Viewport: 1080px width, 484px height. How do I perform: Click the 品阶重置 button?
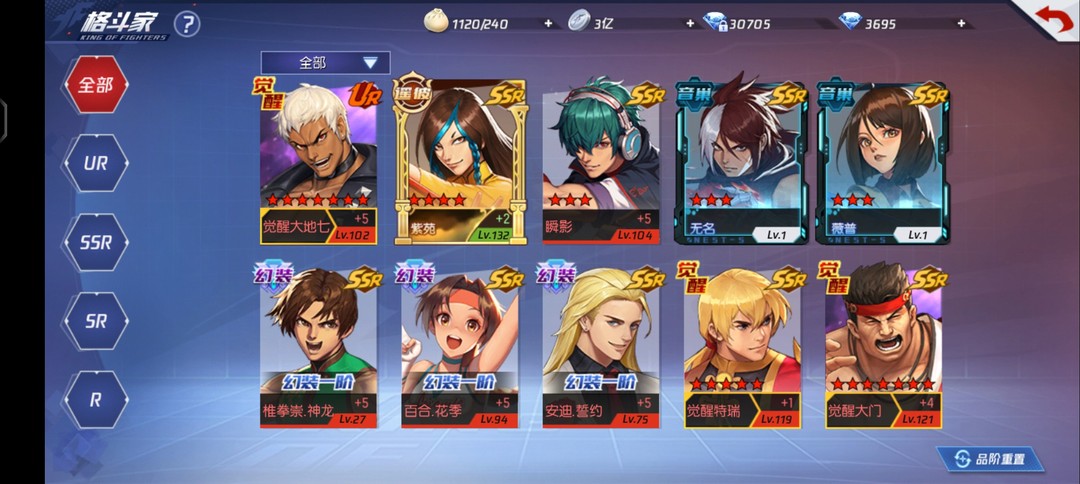[990, 459]
